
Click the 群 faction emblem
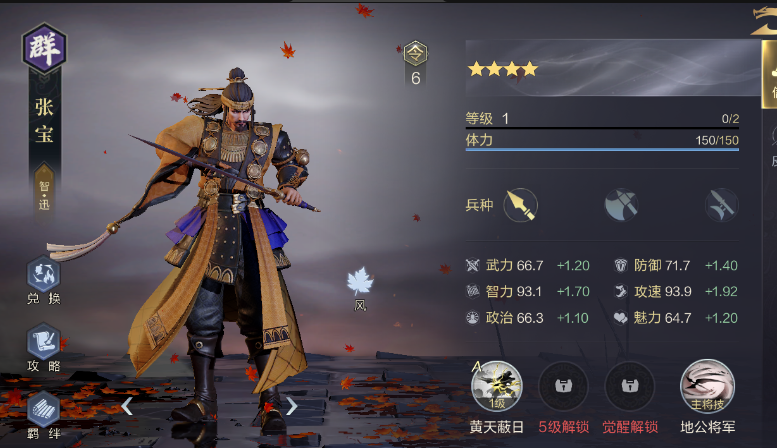43,47
